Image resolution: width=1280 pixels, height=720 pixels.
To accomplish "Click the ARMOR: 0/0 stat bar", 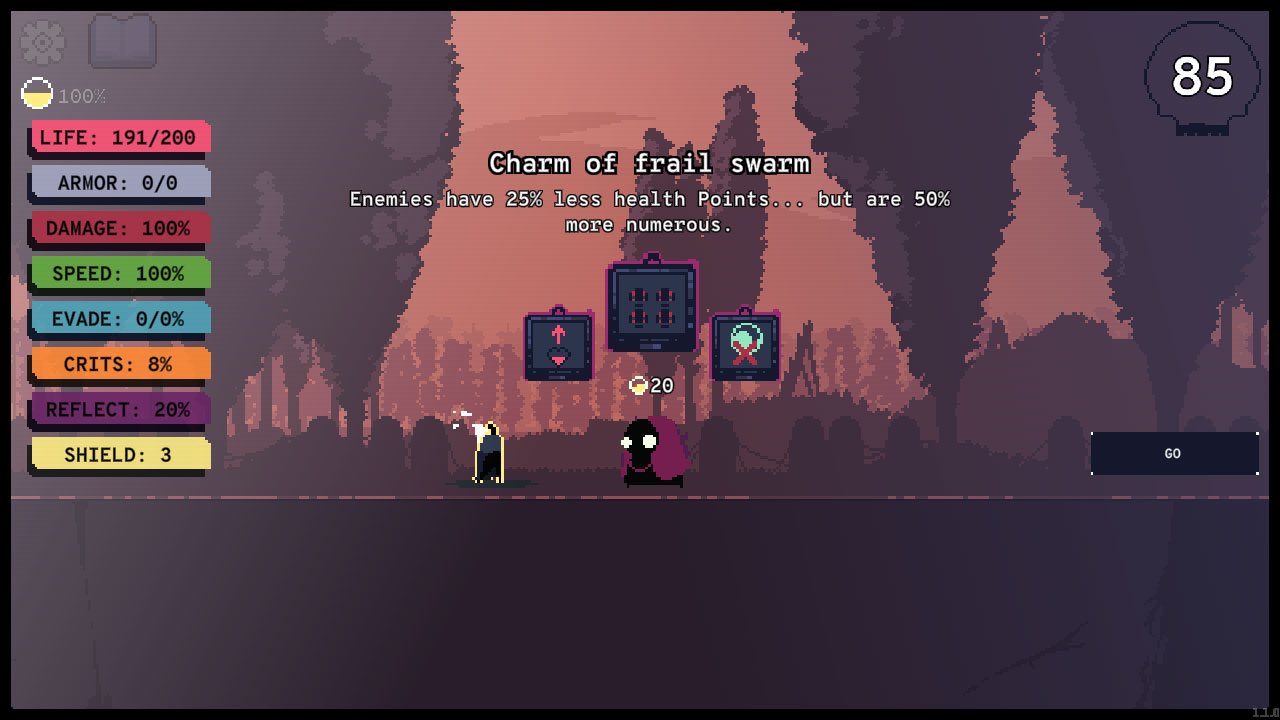I will point(118,183).
